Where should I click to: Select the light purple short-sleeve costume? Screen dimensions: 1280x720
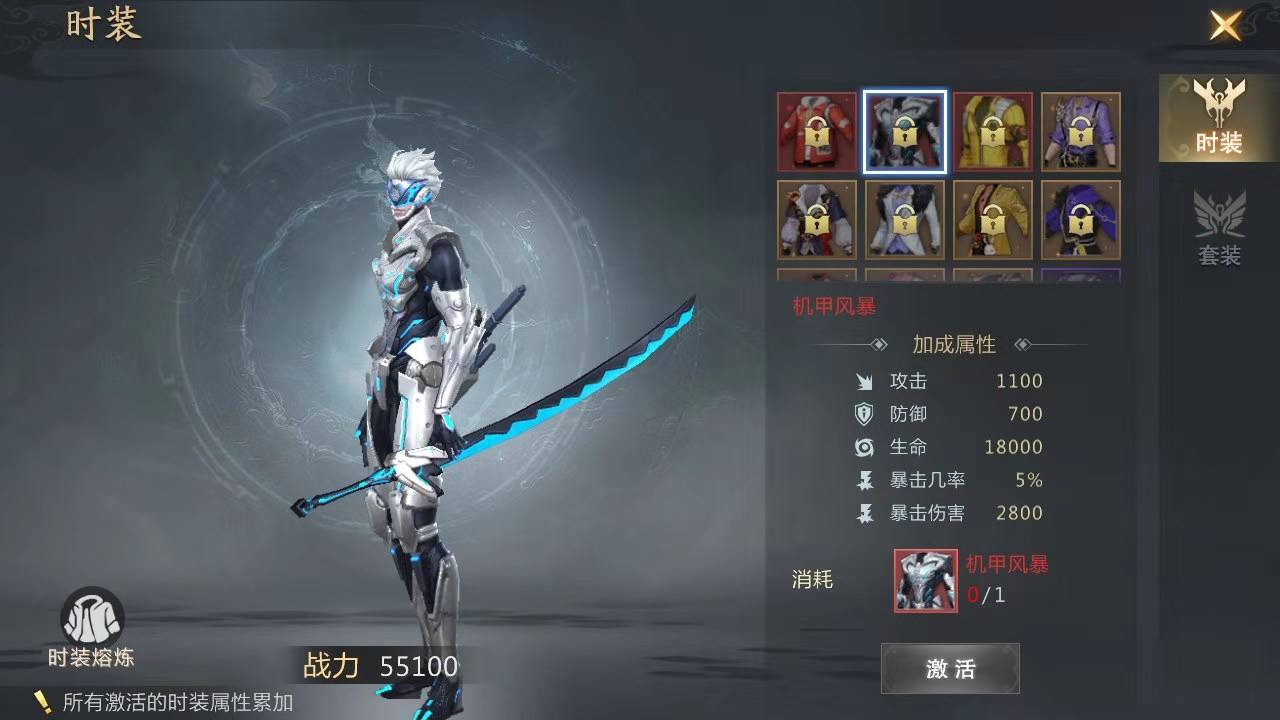(x=1081, y=131)
